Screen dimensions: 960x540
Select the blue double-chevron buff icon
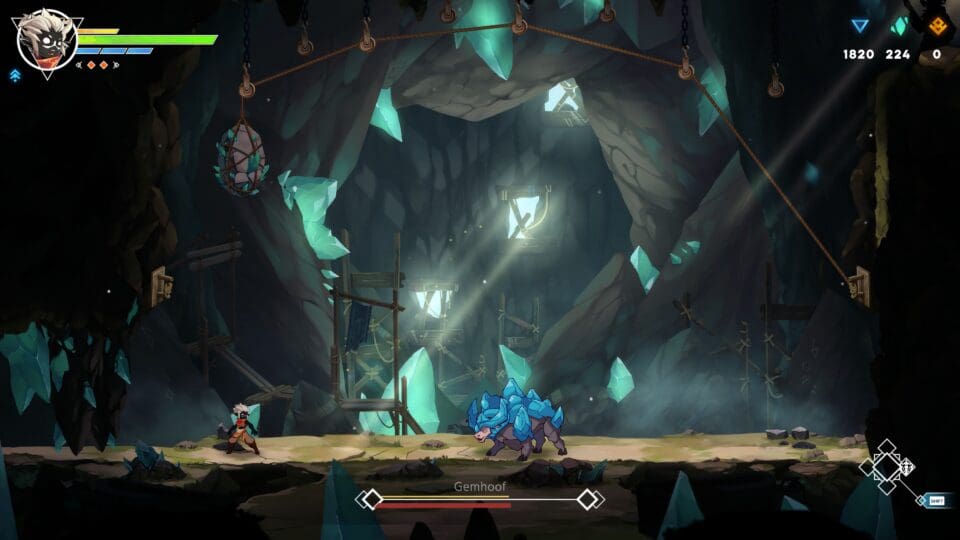[14, 74]
